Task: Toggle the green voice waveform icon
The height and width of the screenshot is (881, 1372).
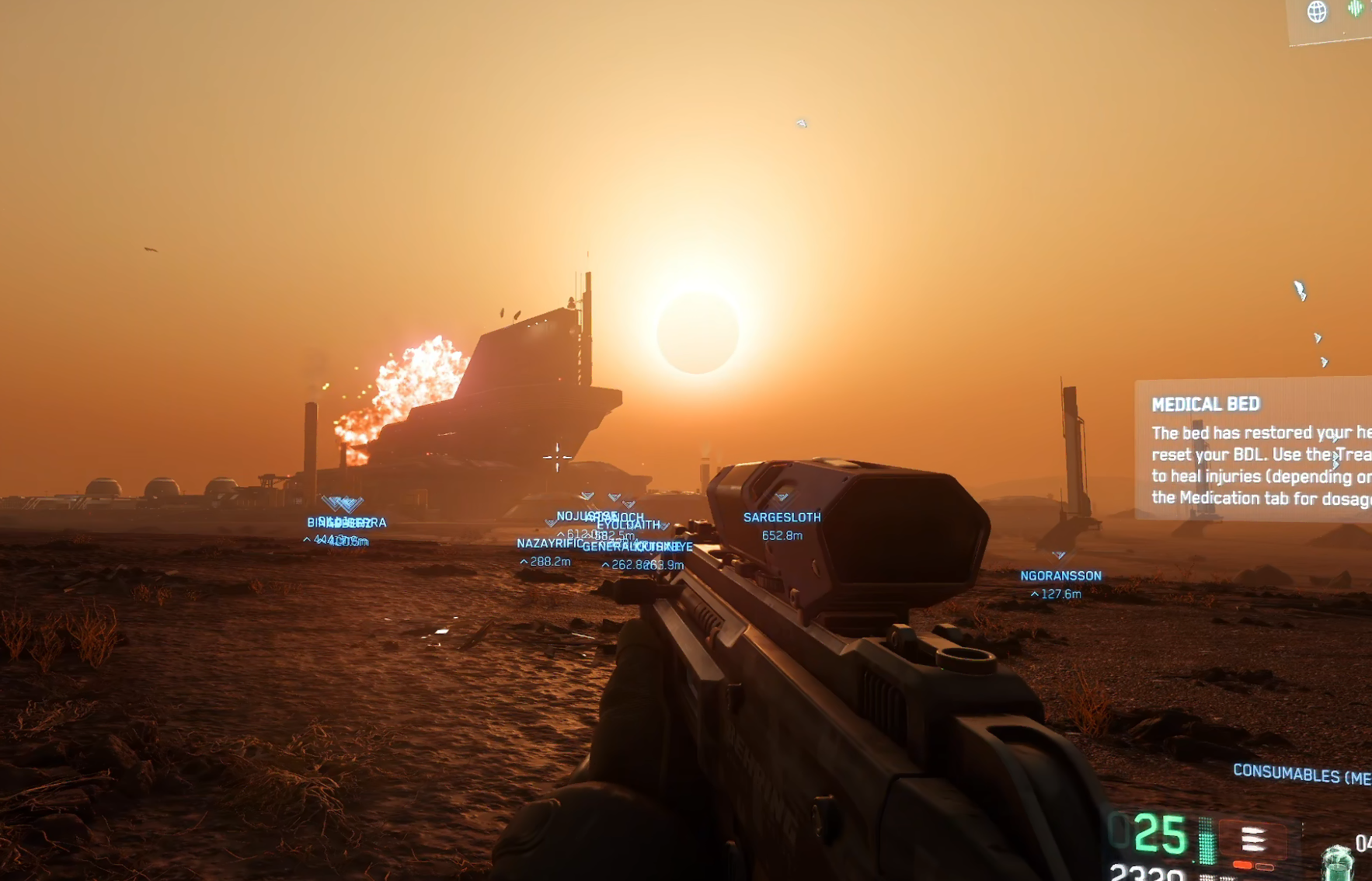Action: click(1356, 9)
